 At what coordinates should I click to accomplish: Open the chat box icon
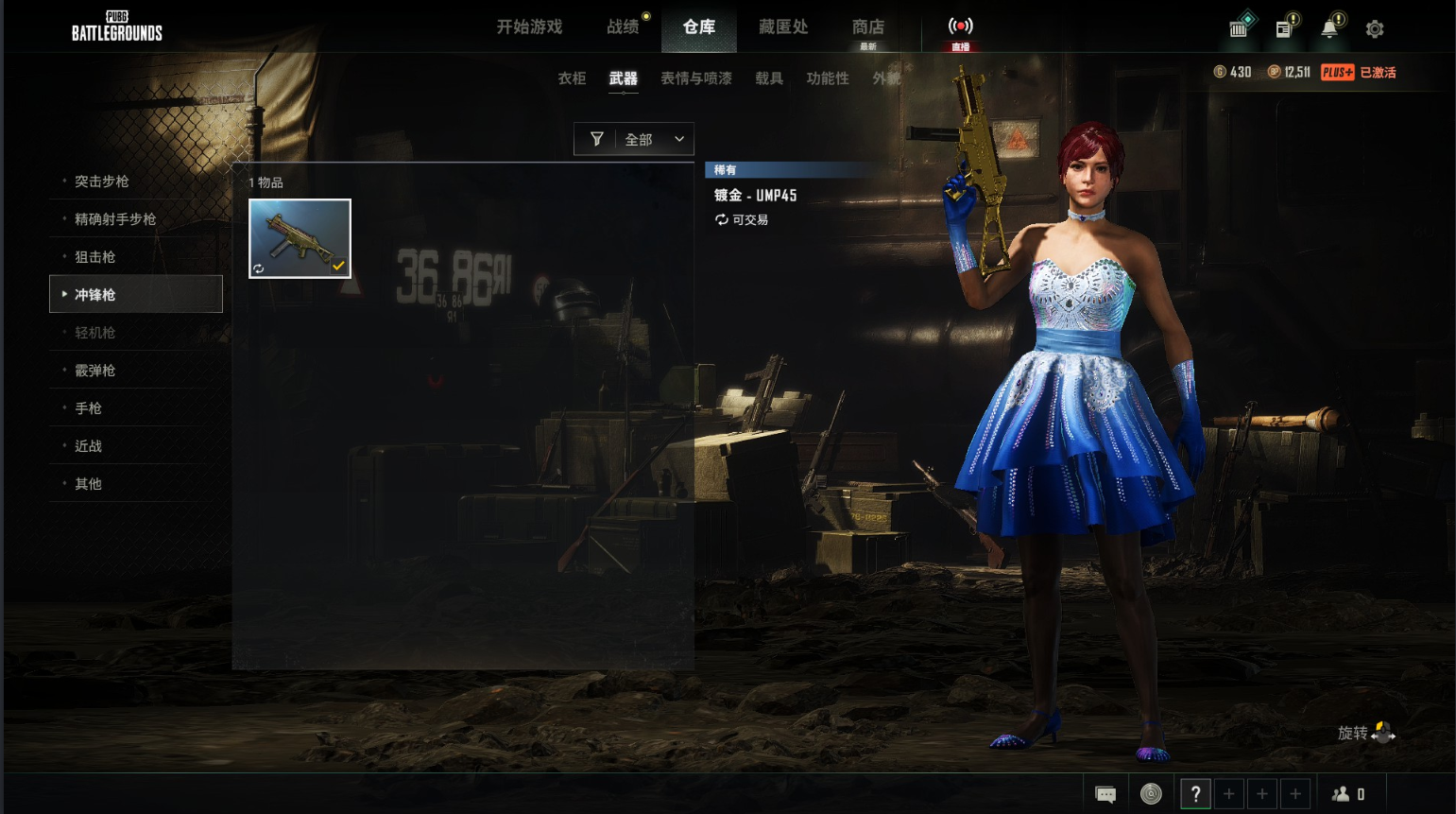tap(1105, 794)
